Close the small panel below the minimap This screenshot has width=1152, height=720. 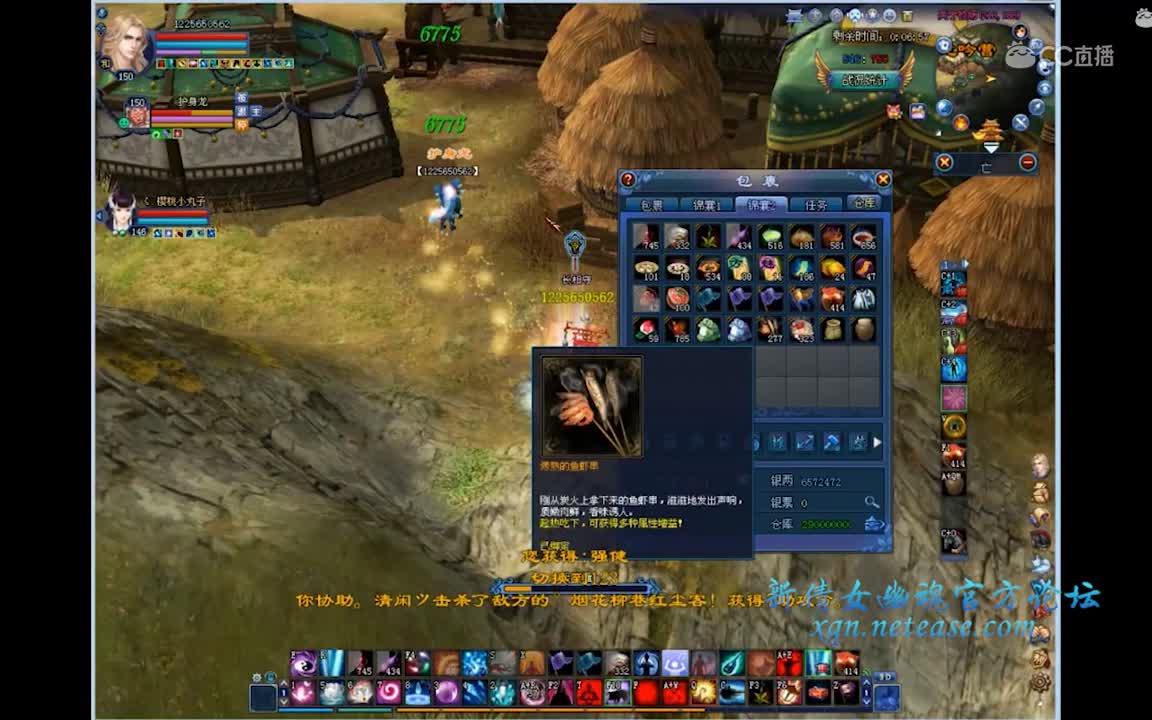pos(944,162)
